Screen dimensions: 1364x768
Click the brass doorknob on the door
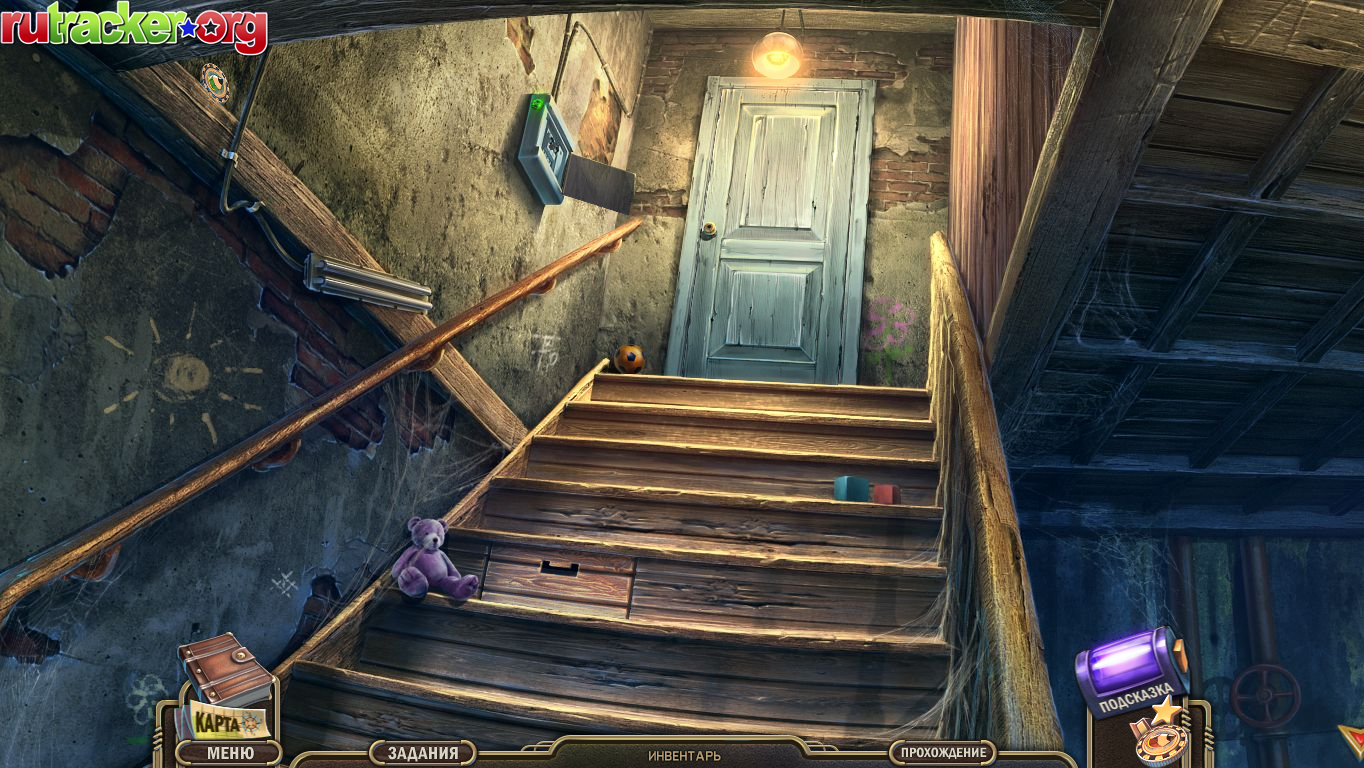click(x=710, y=230)
